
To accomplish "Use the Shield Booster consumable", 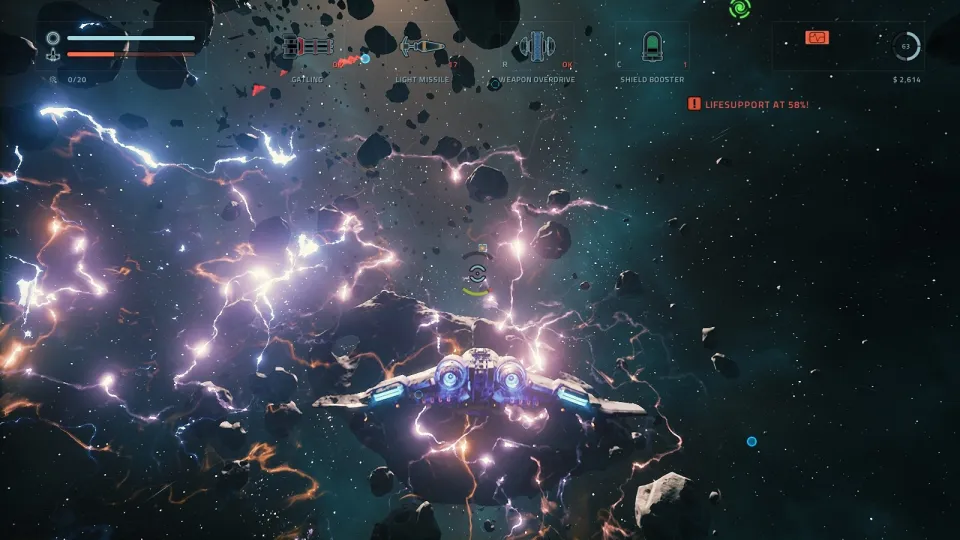I will click(x=652, y=46).
